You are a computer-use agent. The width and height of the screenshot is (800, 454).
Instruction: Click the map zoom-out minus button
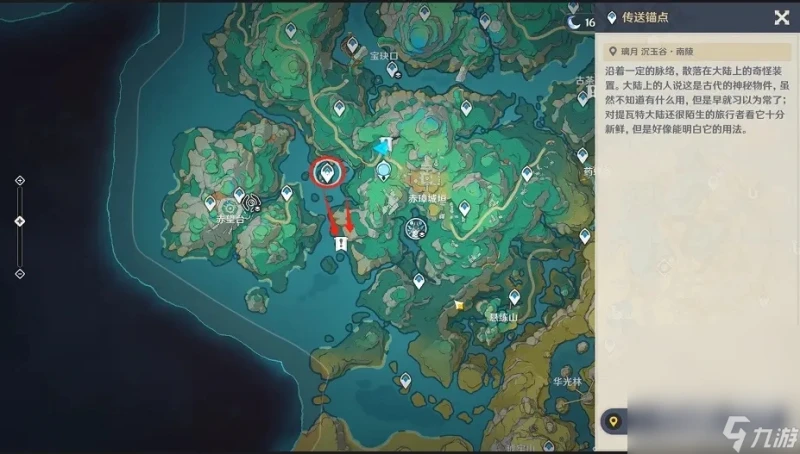pyautogui.click(x=20, y=273)
